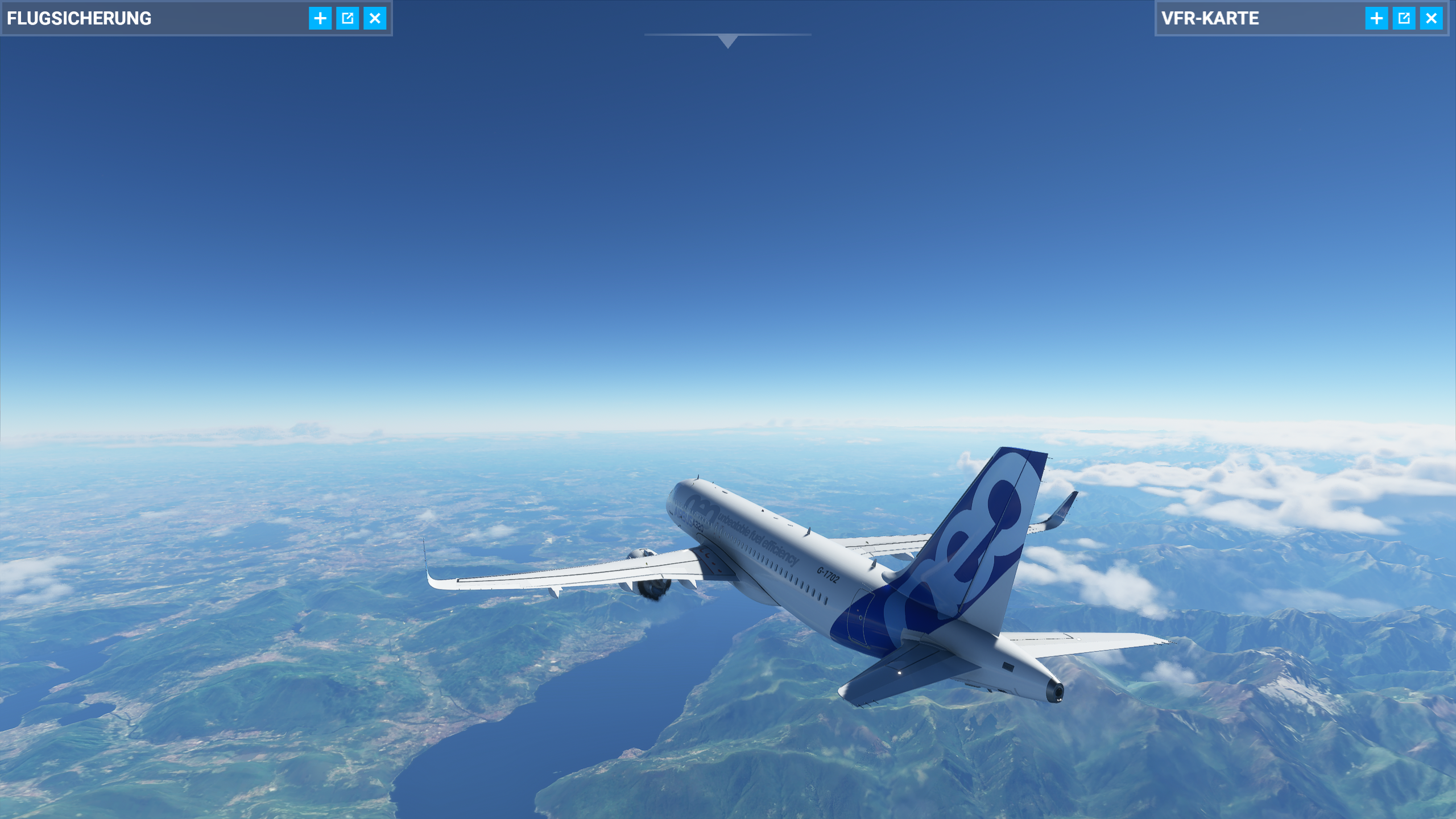Undock the VFR map using its external window icon
Viewport: 1456px width, 819px height.
(x=1403, y=18)
